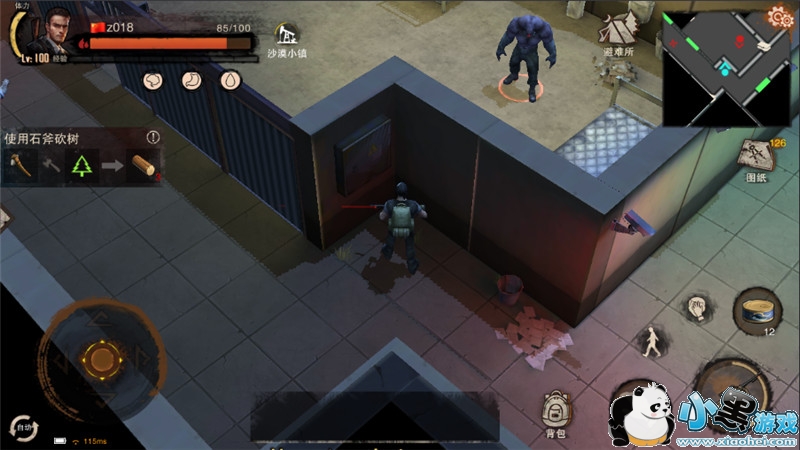Toggle the auto (自动) mode button

pyautogui.click(x=21, y=427)
